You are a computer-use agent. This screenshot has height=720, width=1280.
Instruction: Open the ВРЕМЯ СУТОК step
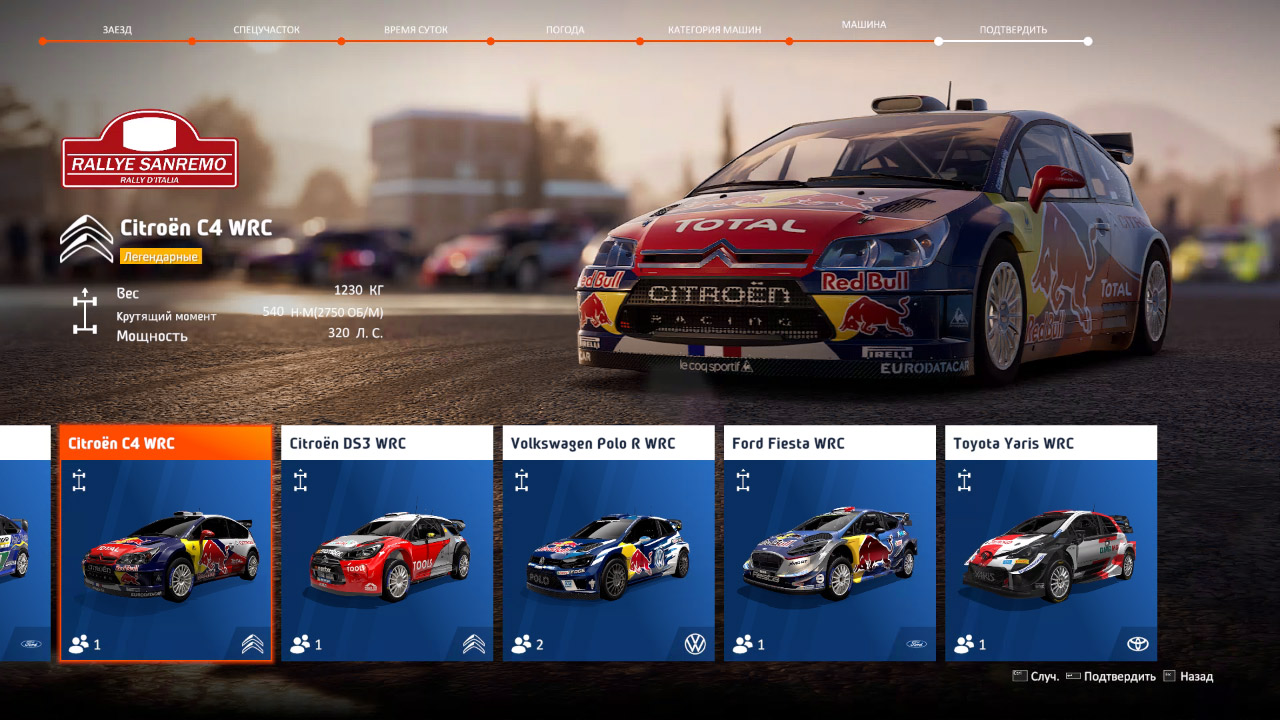[x=415, y=29]
